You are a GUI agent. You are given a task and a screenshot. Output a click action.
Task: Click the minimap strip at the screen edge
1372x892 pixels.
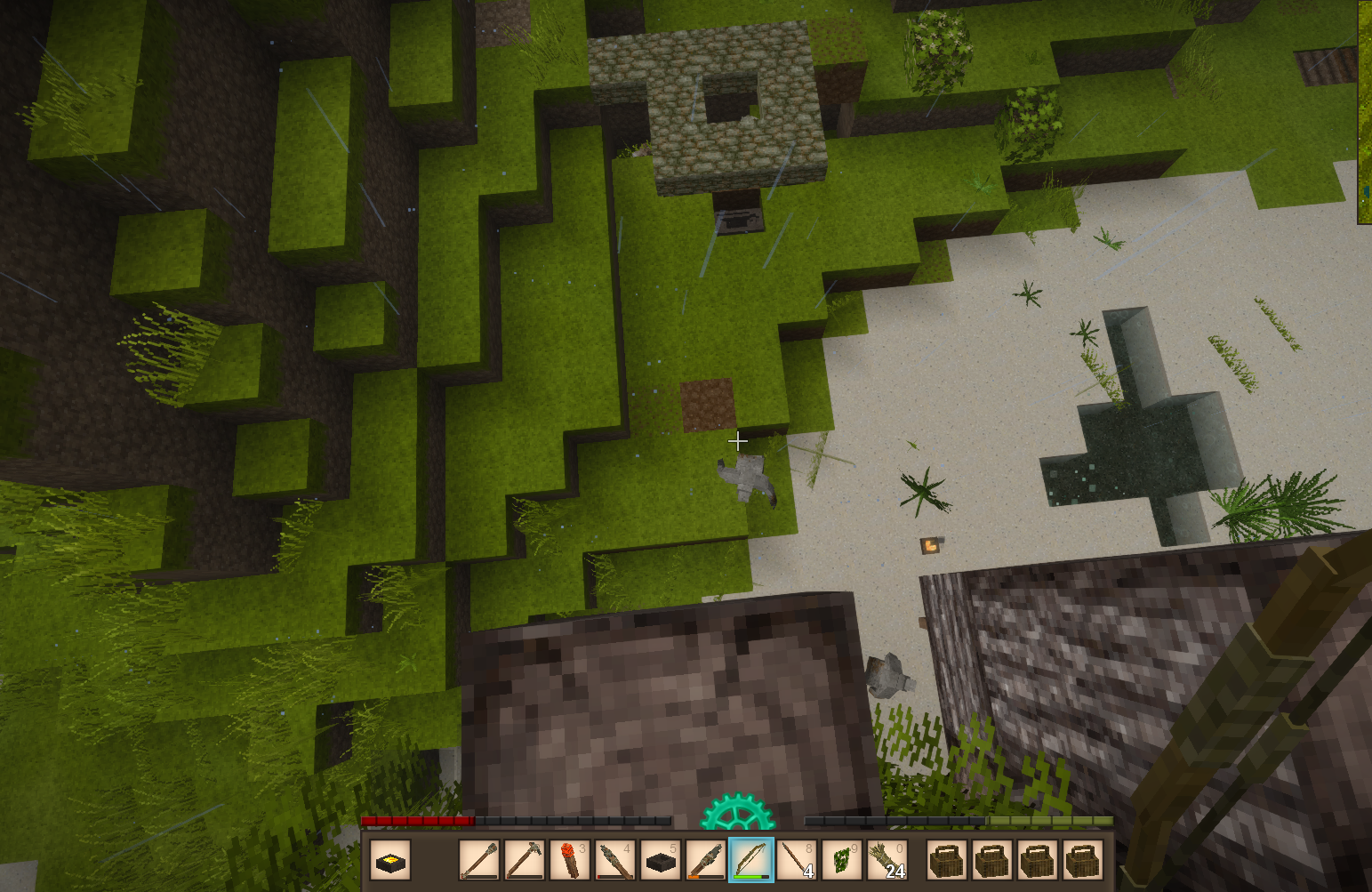click(x=1364, y=111)
